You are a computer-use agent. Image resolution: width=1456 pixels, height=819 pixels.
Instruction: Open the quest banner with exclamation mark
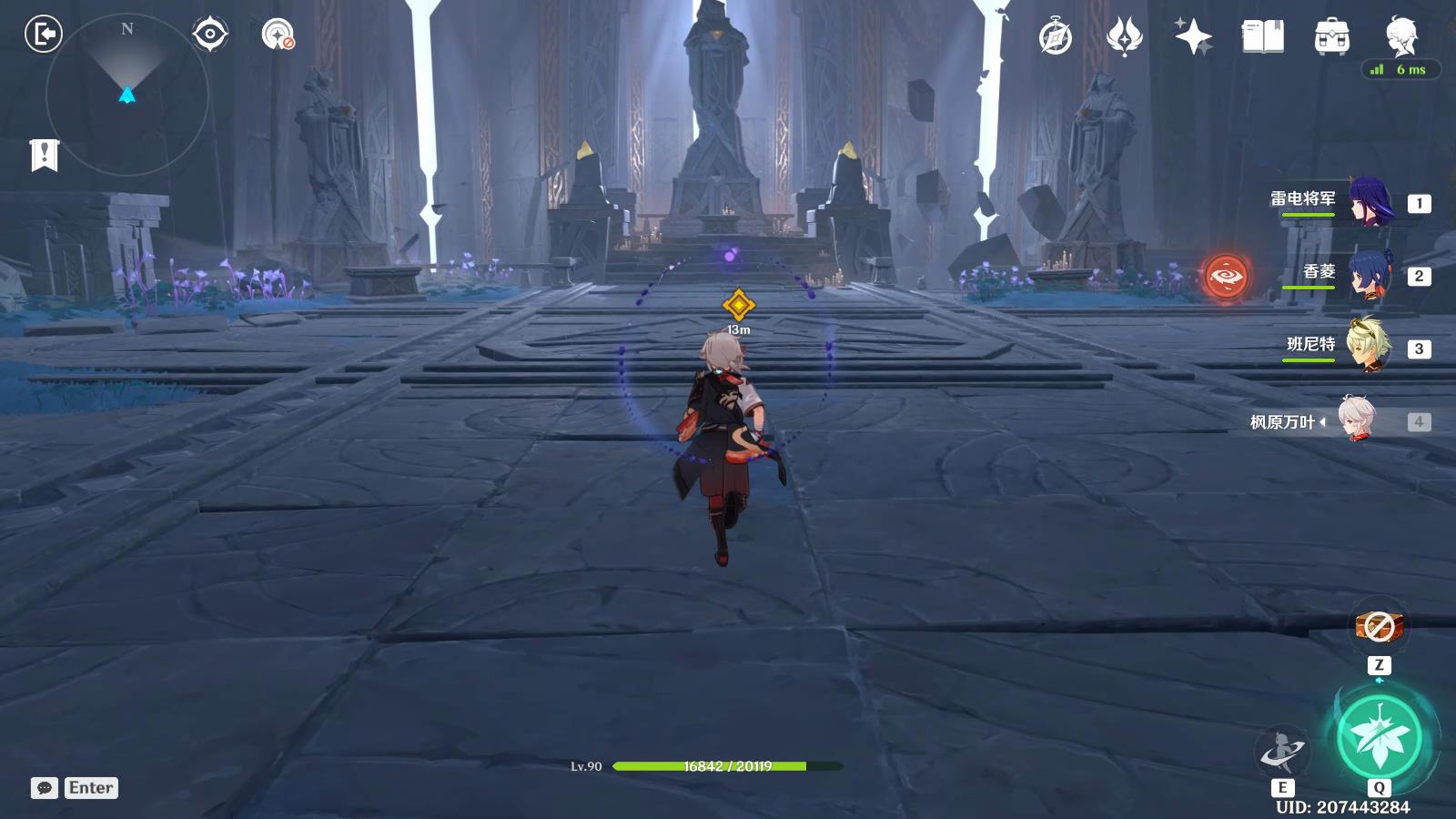44,156
